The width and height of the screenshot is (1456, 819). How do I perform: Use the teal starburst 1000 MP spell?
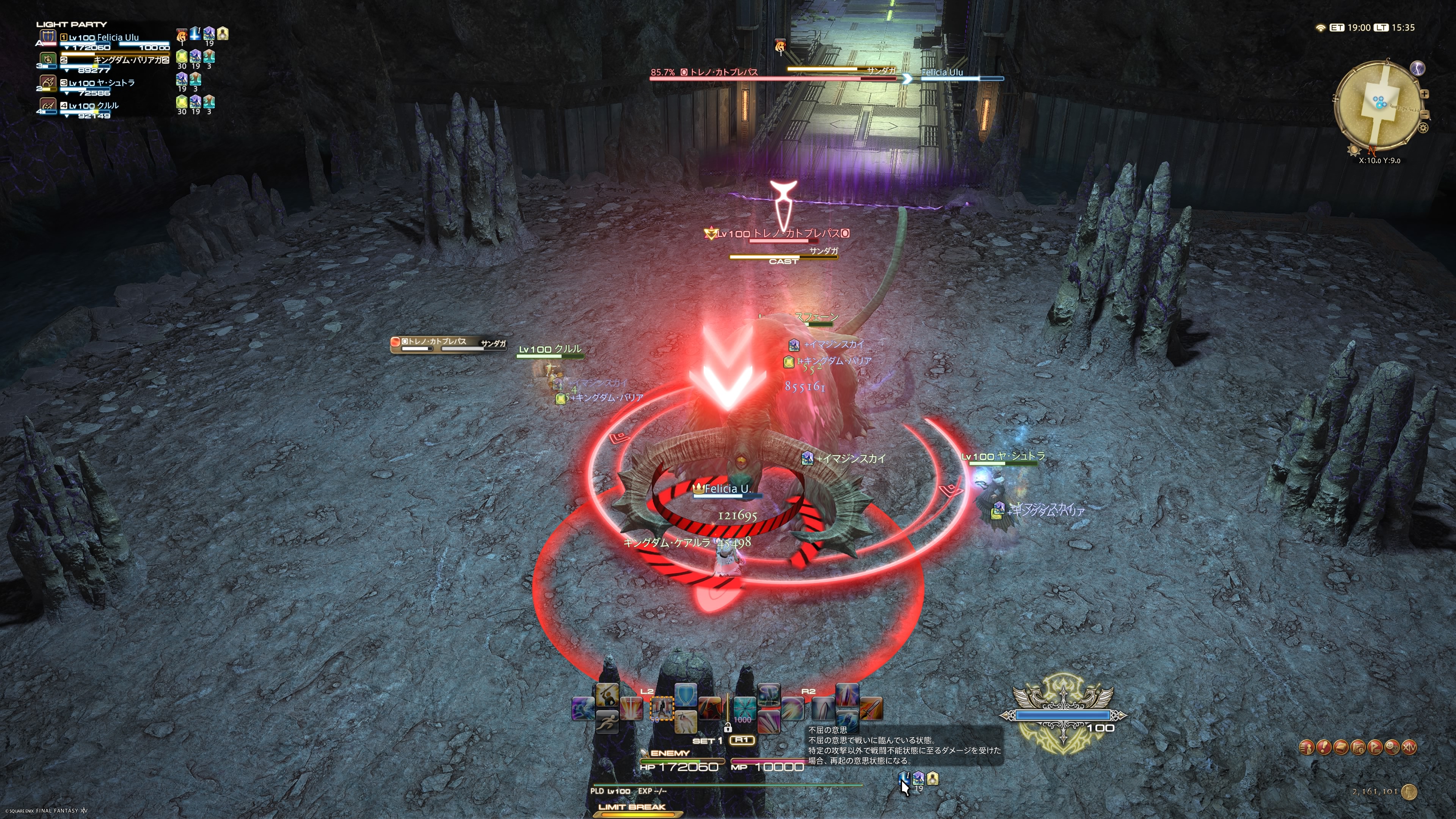pyautogui.click(x=744, y=708)
